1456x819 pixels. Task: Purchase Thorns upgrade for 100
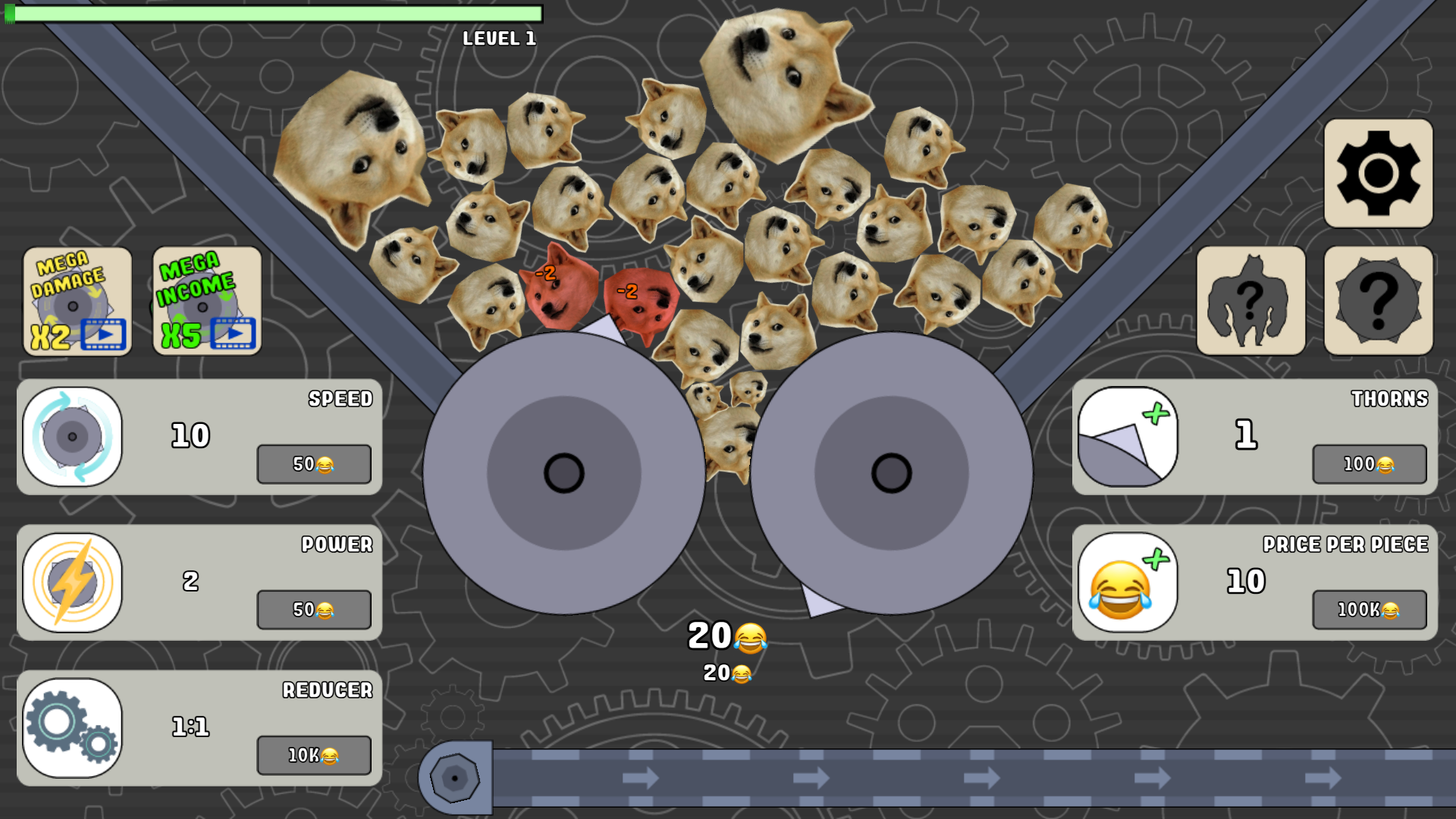point(1369,464)
